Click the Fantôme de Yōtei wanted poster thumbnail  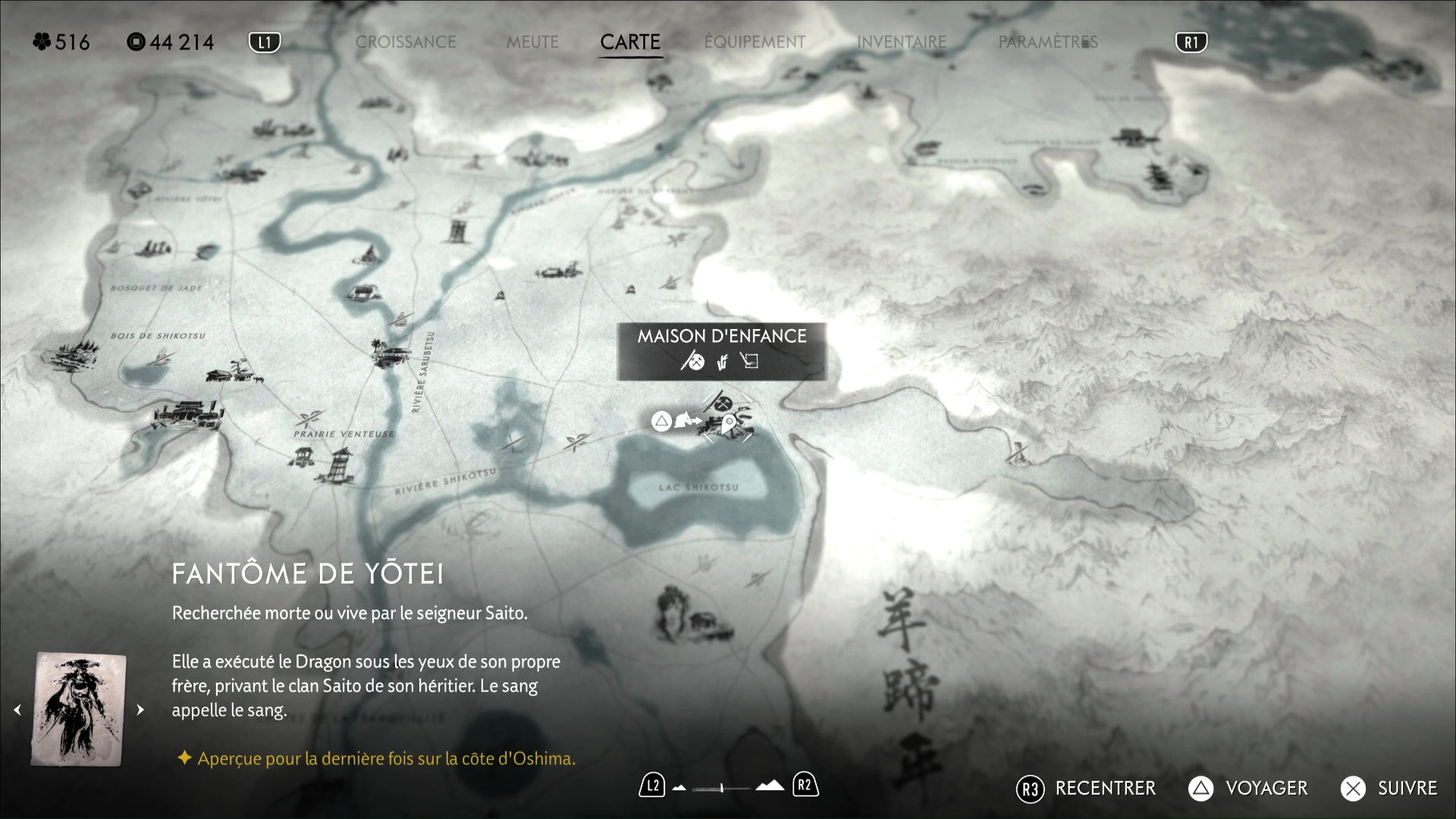(78, 709)
